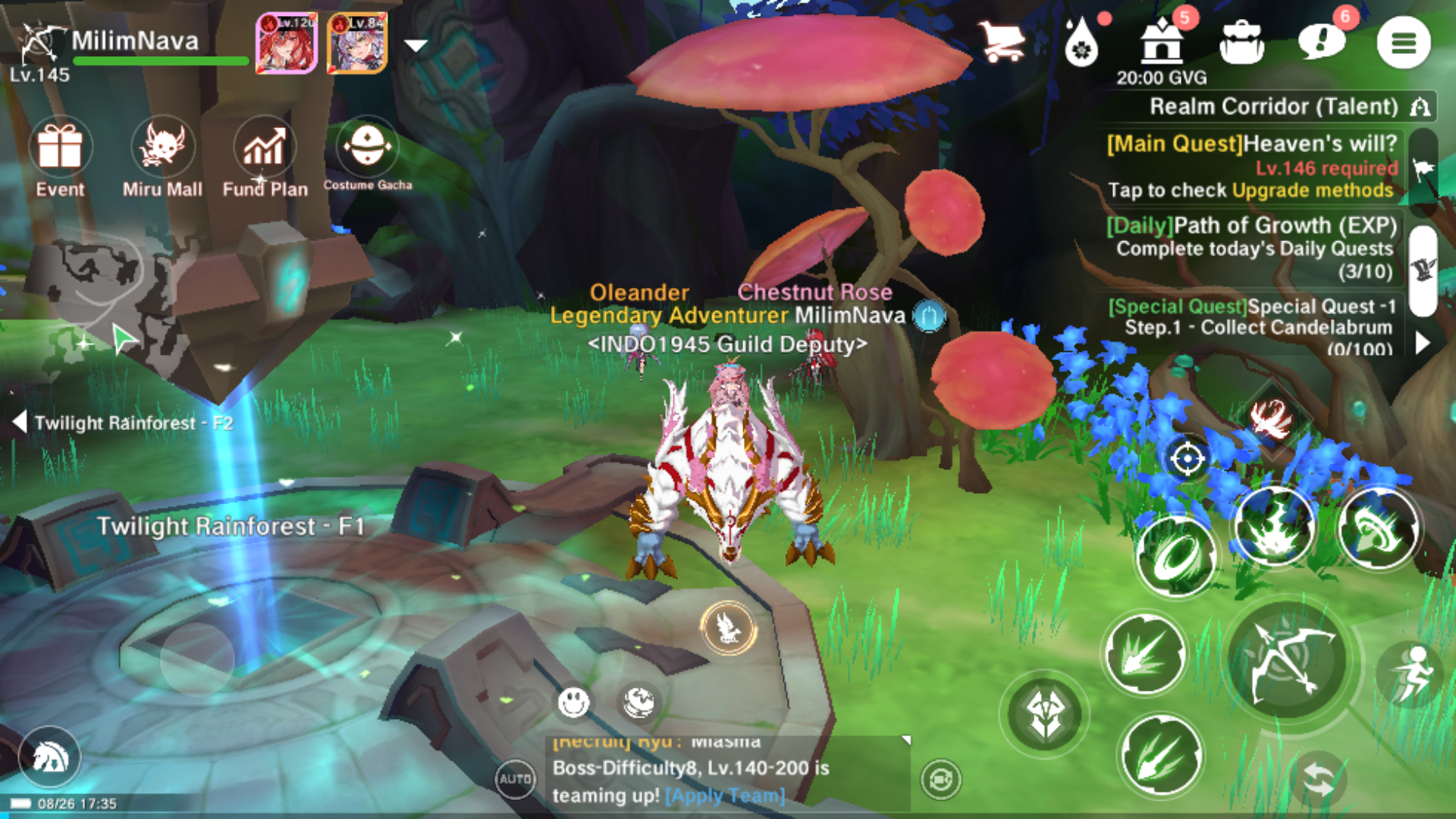
Task: Open the 20:00 GVG house icon
Action: point(1161,42)
